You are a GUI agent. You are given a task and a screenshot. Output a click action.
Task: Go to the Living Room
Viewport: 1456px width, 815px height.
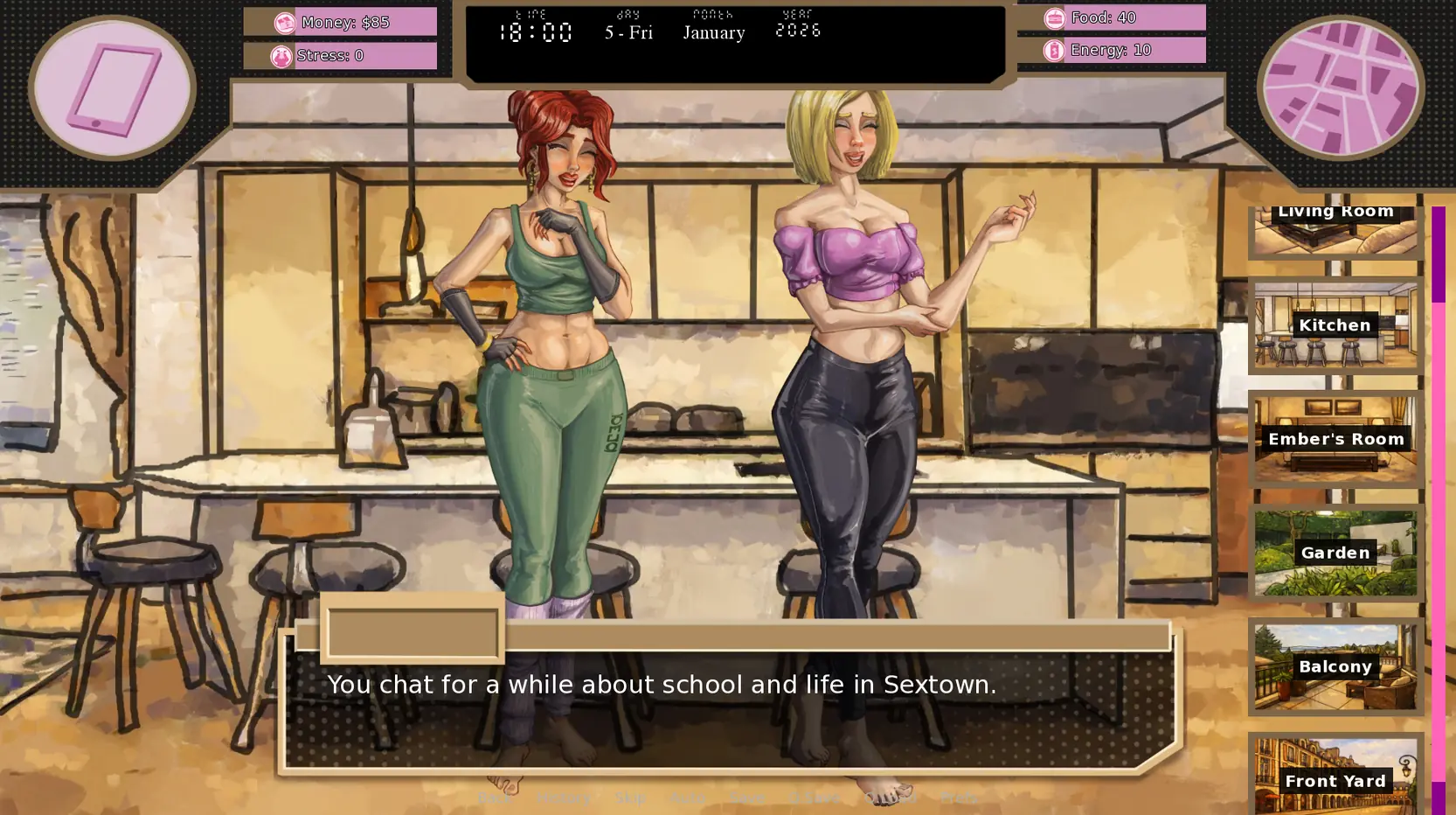coord(1335,229)
